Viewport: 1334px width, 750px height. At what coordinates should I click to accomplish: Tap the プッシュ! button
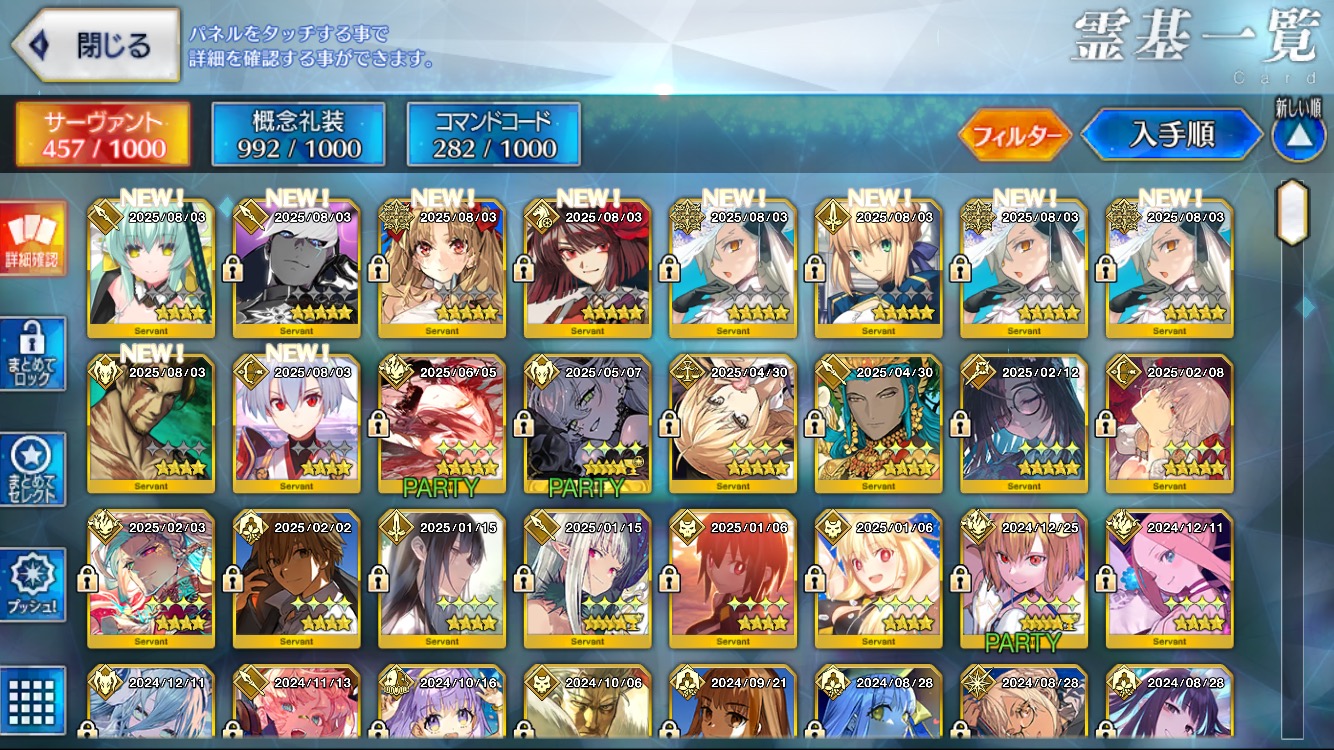click(33, 585)
